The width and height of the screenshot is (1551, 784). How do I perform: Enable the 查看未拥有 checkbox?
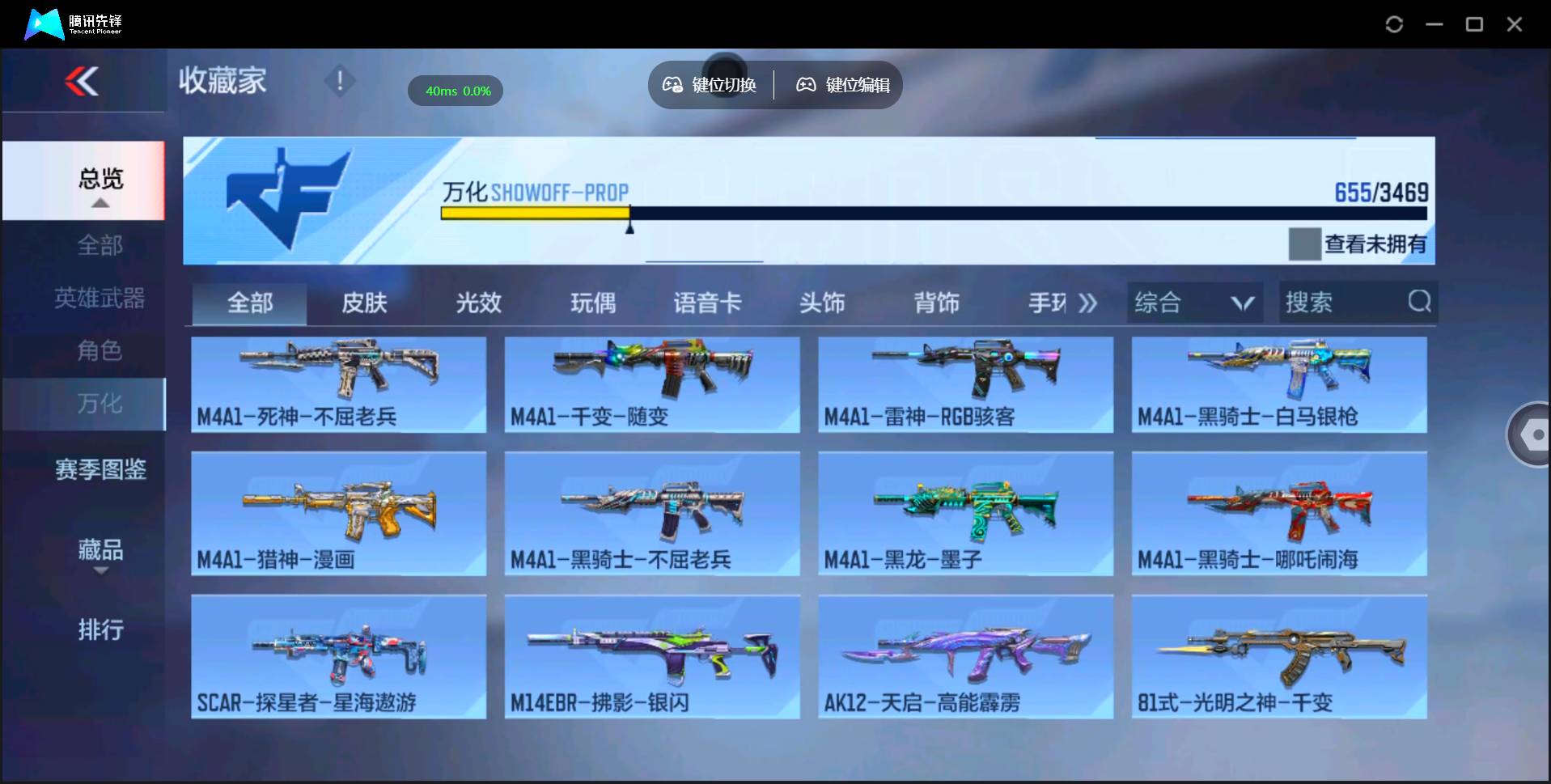coord(1304,244)
